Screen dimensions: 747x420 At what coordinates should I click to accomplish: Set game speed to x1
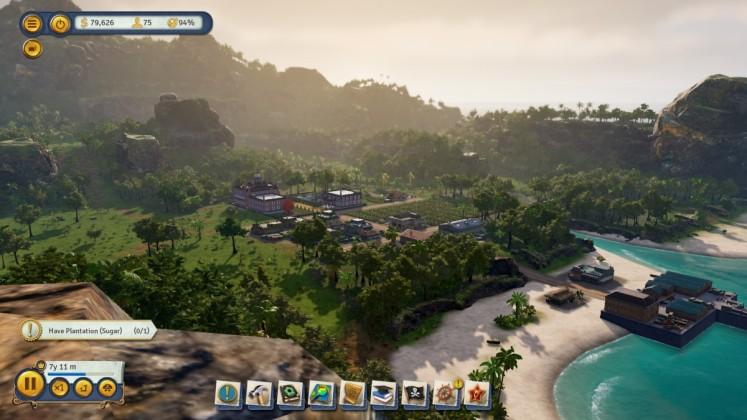click(x=60, y=387)
